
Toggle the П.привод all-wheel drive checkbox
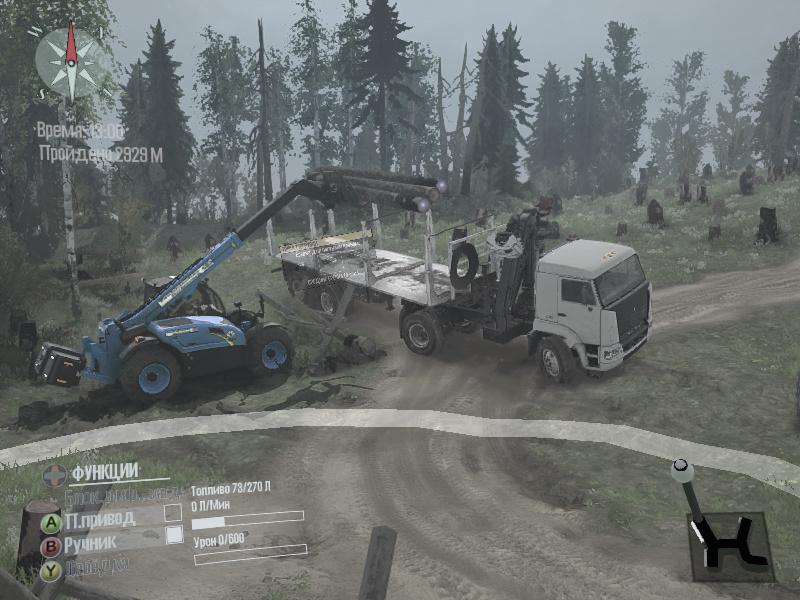[x=173, y=513]
